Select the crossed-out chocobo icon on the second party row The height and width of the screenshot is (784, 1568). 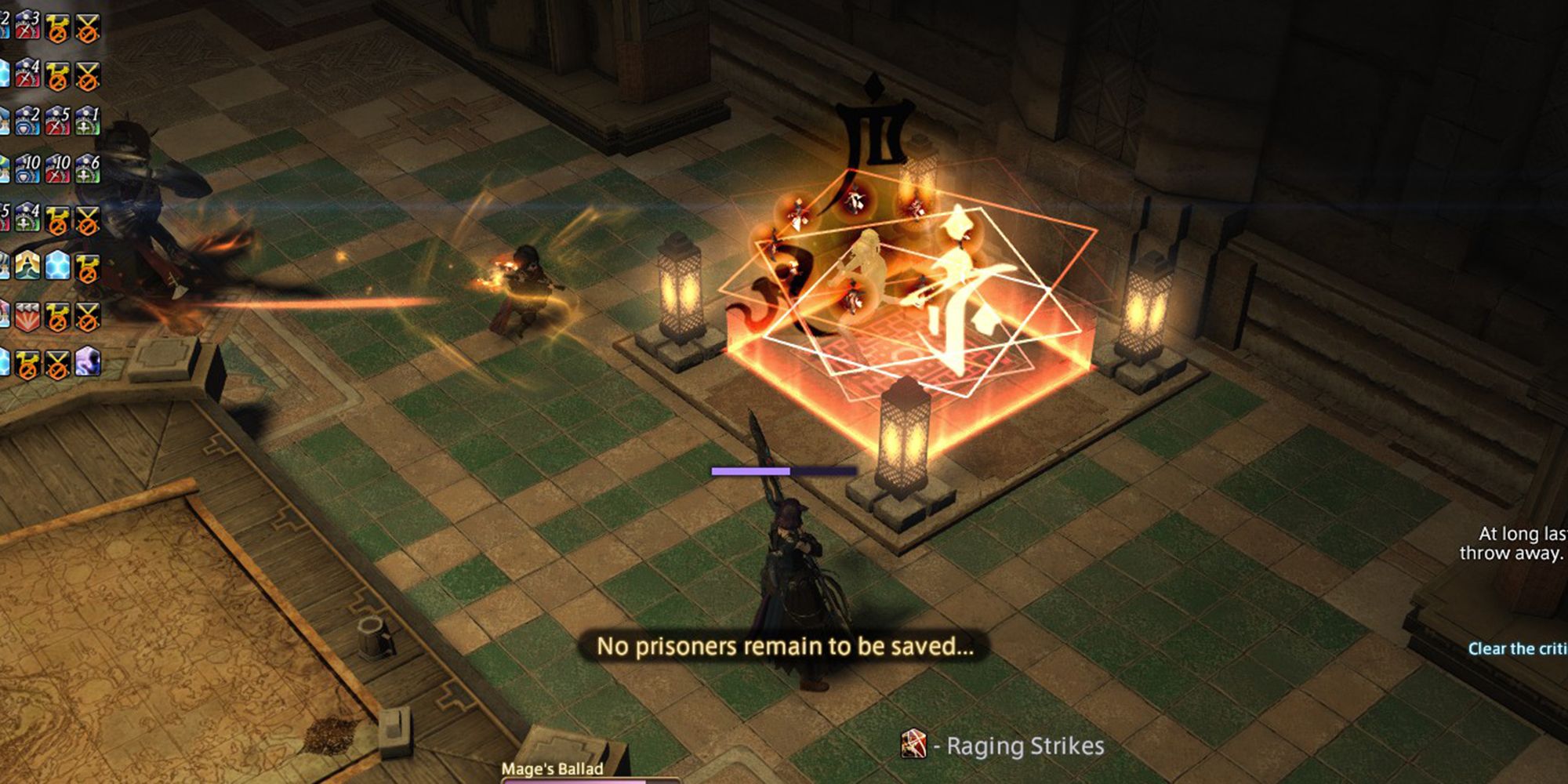[58, 74]
